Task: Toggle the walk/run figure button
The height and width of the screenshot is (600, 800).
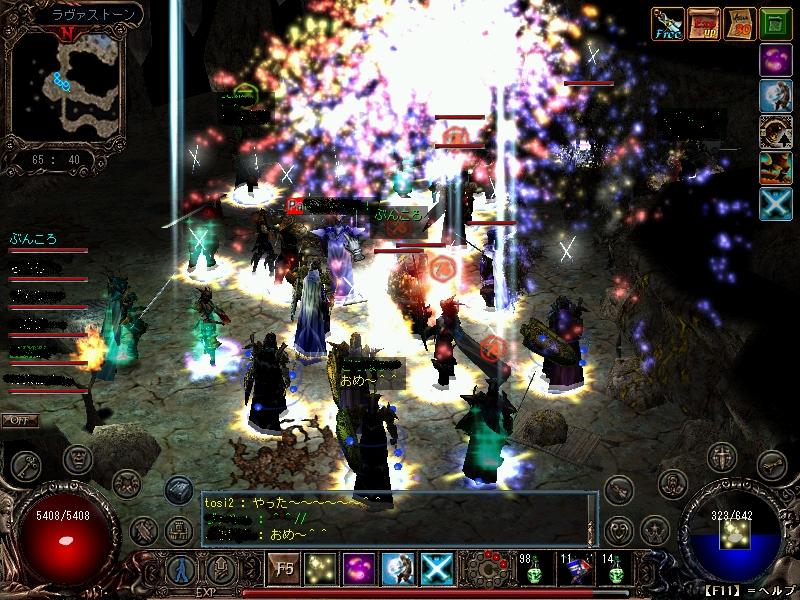Action: (x=182, y=570)
